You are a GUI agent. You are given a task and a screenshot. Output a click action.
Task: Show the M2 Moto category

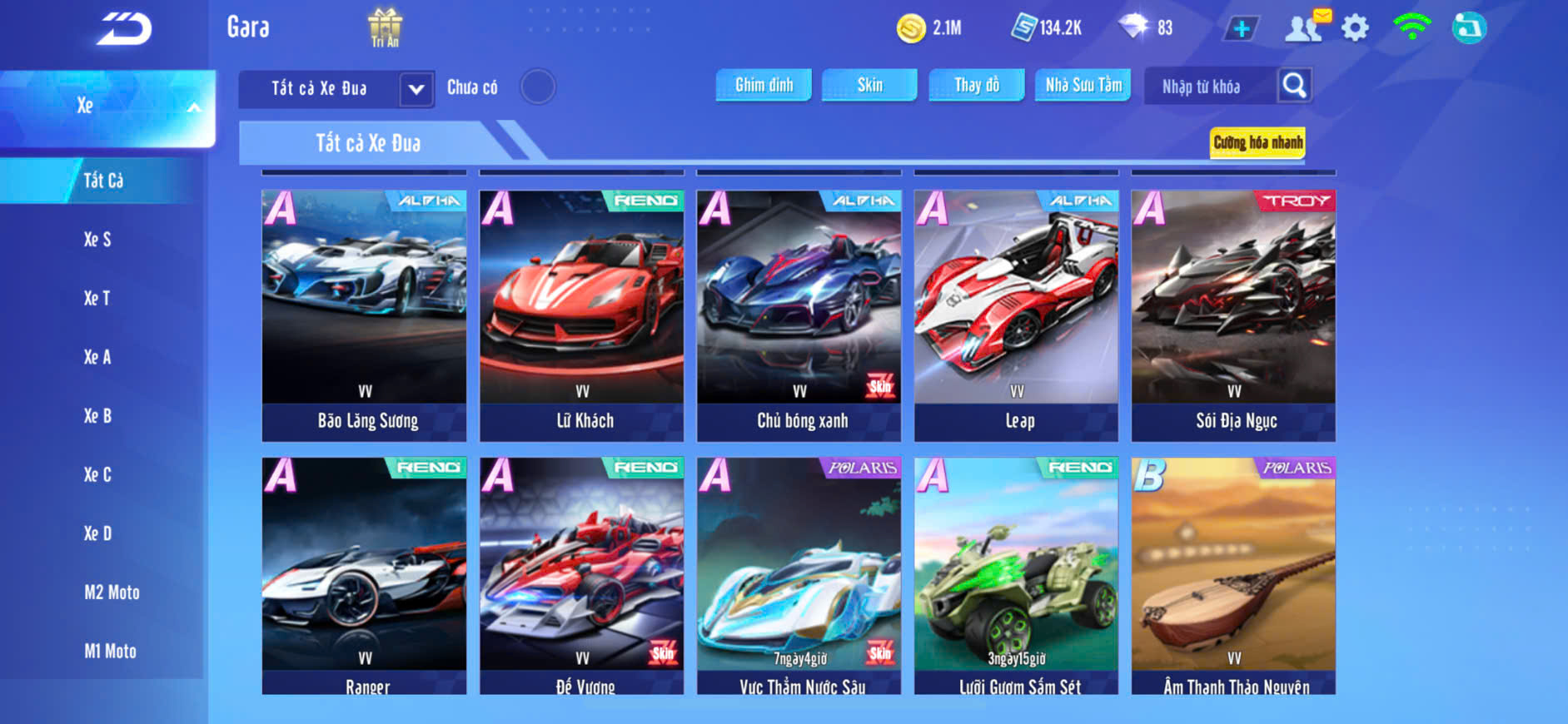point(112,593)
